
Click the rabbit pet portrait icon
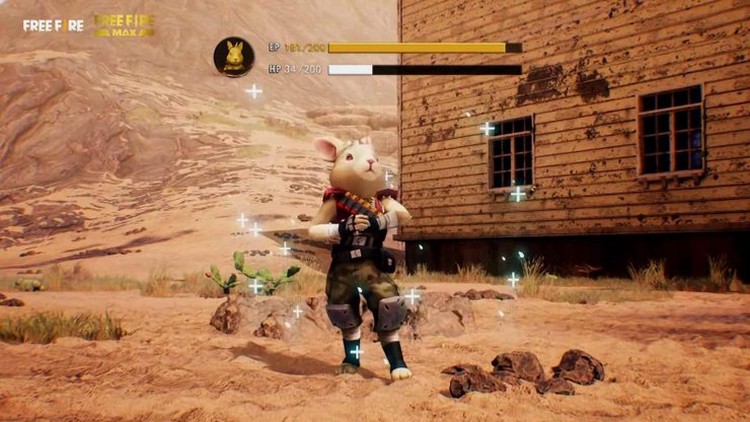(x=234, y=57)
